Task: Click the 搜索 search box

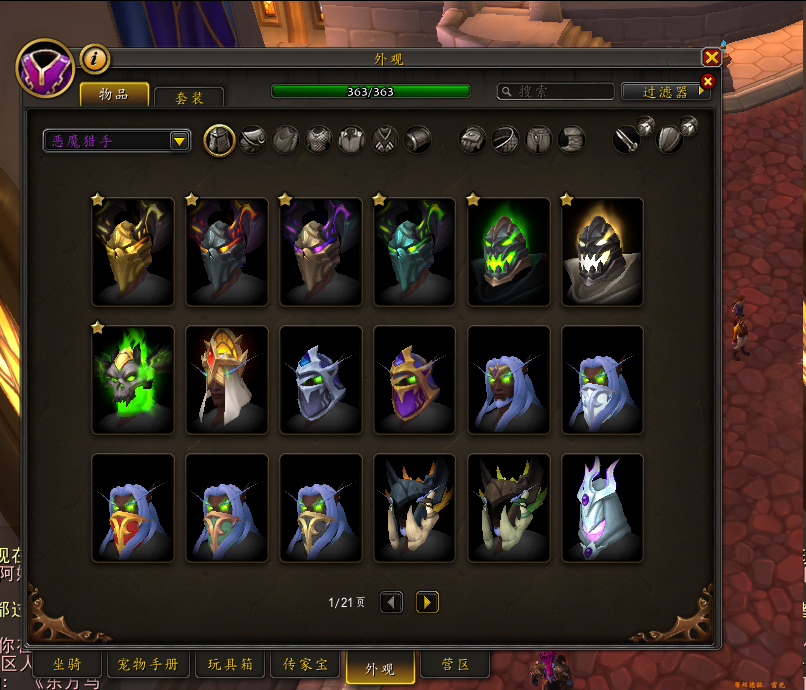Action: (556, 91)
